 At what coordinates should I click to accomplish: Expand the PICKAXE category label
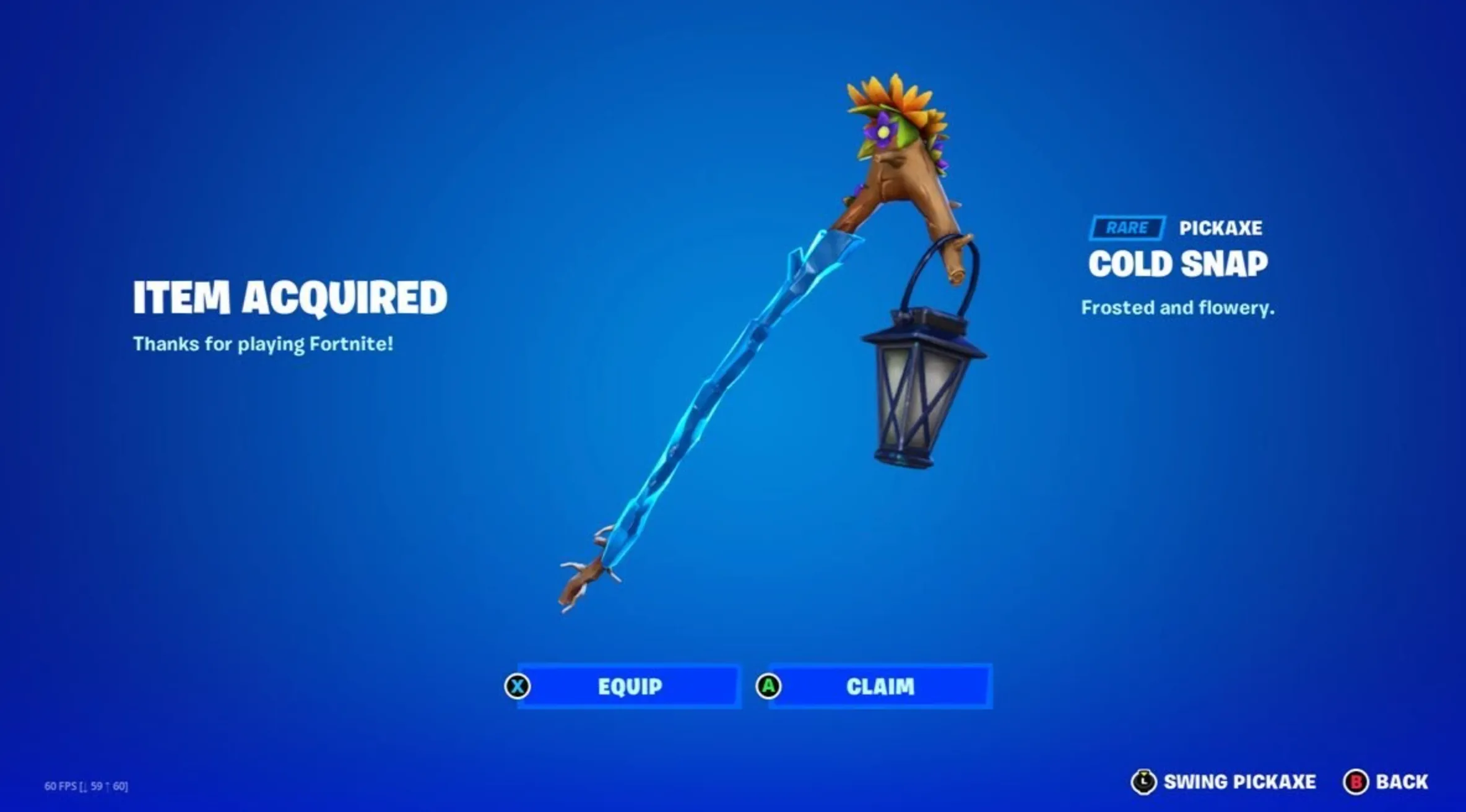point(1223,228)
